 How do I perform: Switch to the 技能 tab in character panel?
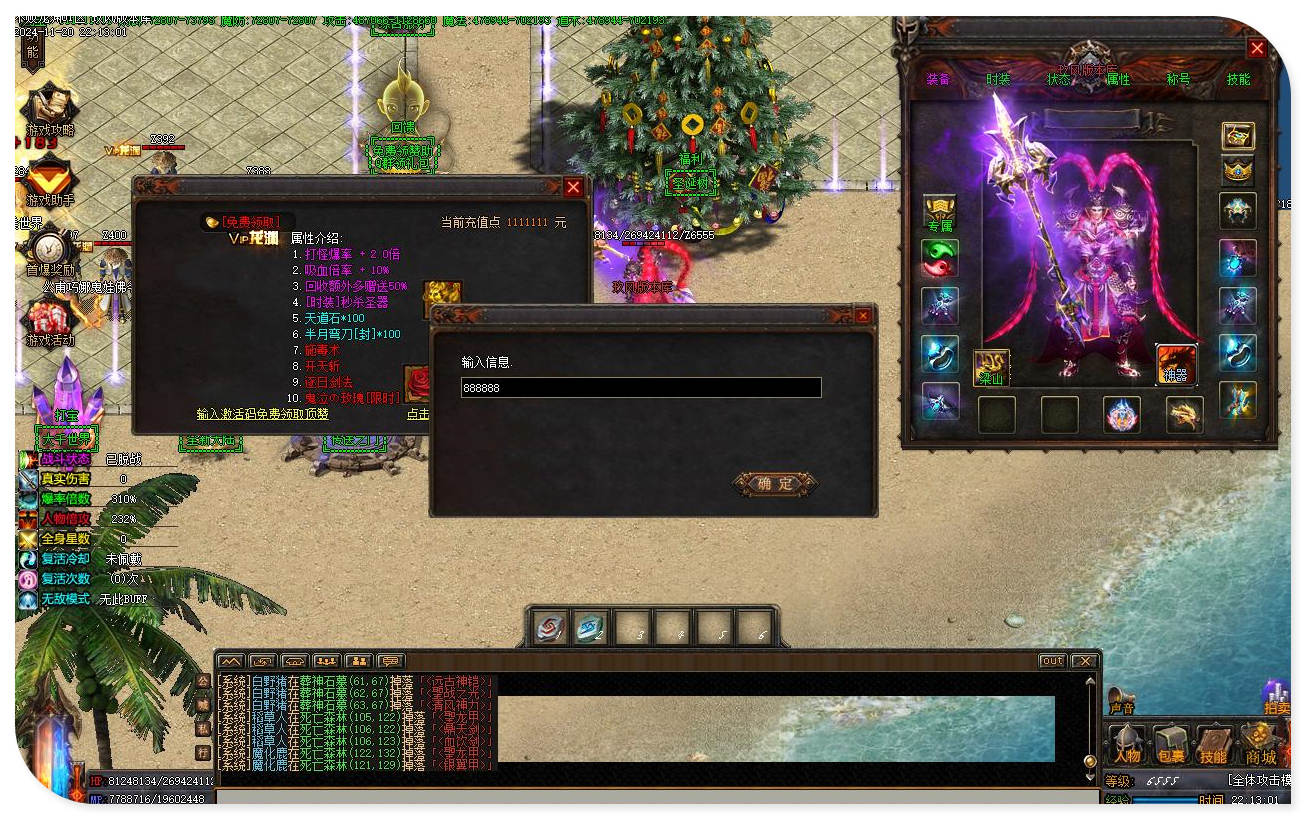tap(1238, 79)
